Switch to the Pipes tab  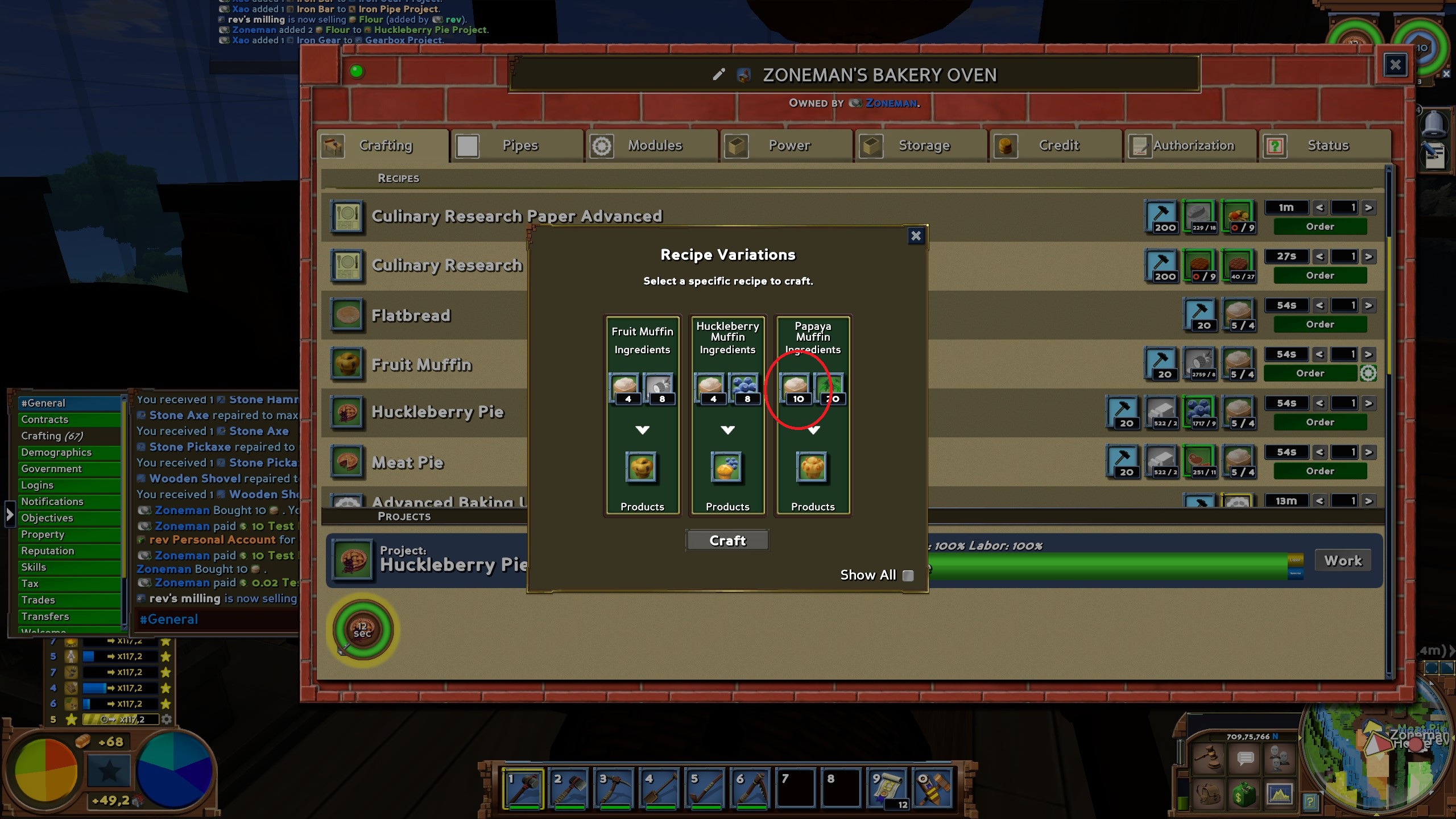pos(519,146)
